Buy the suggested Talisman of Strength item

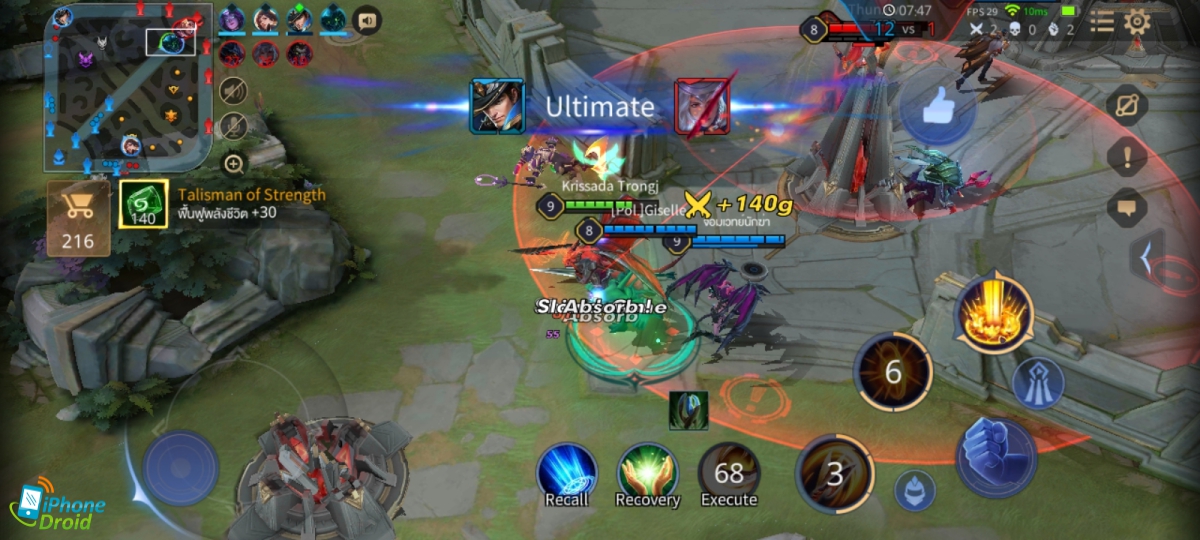click(x=143, y=204)
